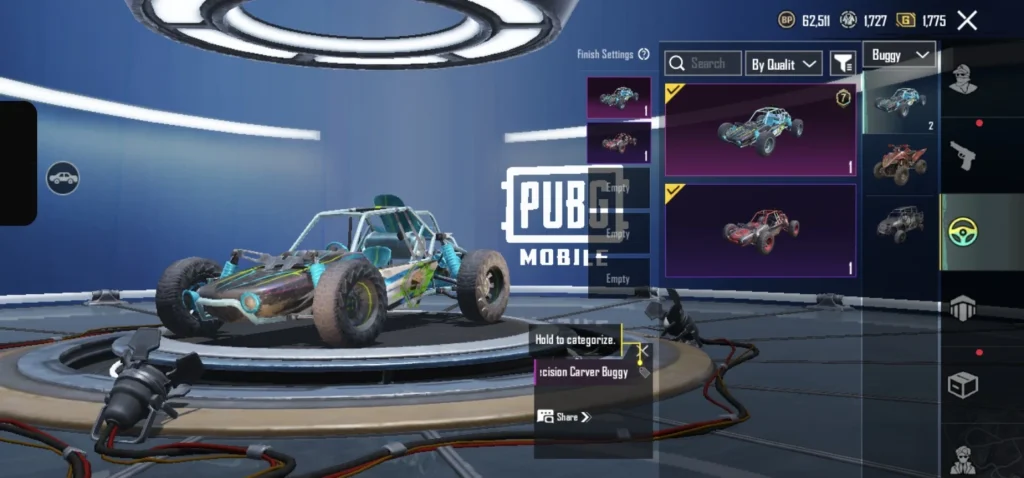Screen dimensions: 1024x478
Task: Open the Buggy vehicle type dropdown
Action: coord(900,54)
